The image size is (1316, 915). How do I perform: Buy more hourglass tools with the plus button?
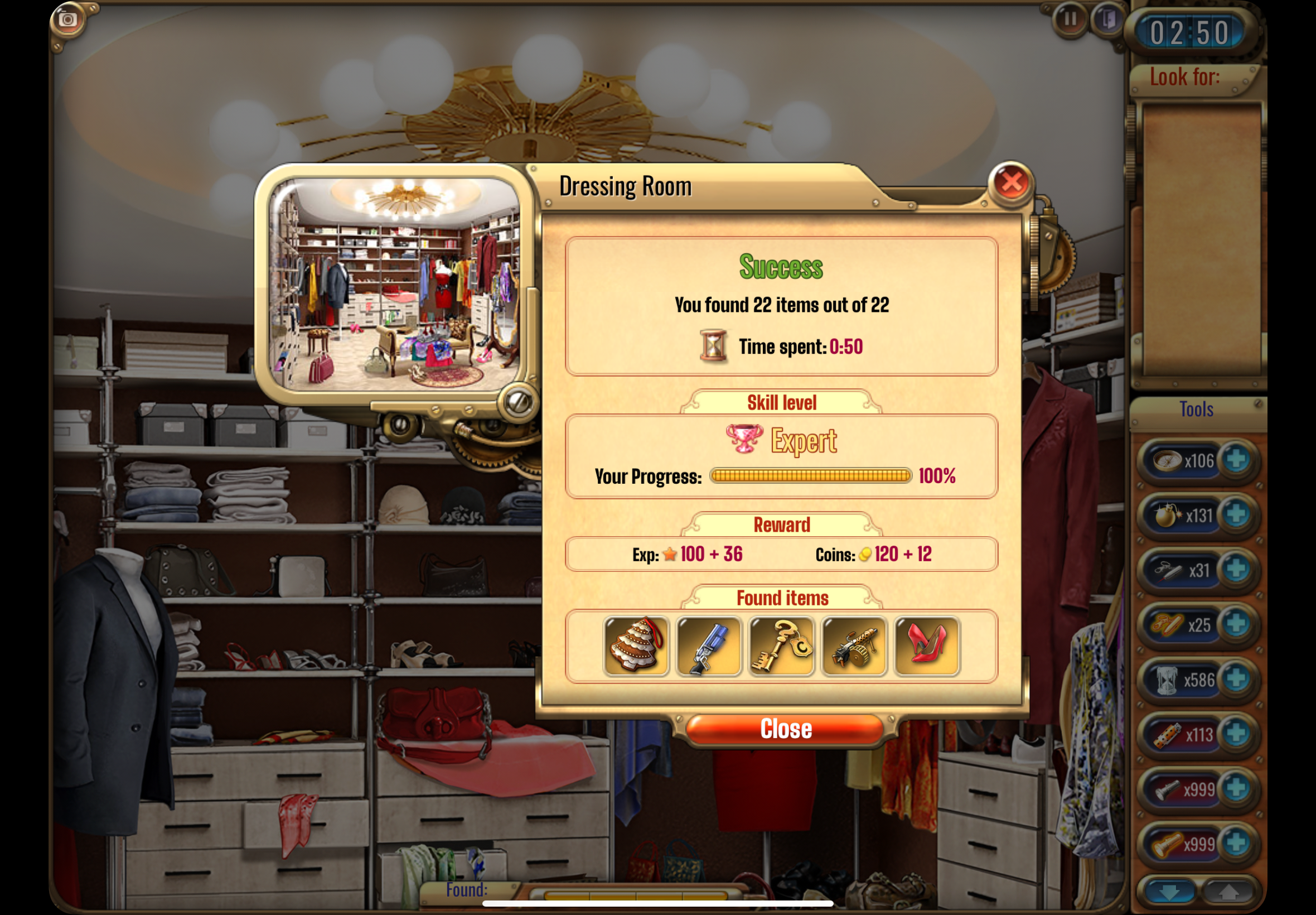click(x=1236, y=679)
